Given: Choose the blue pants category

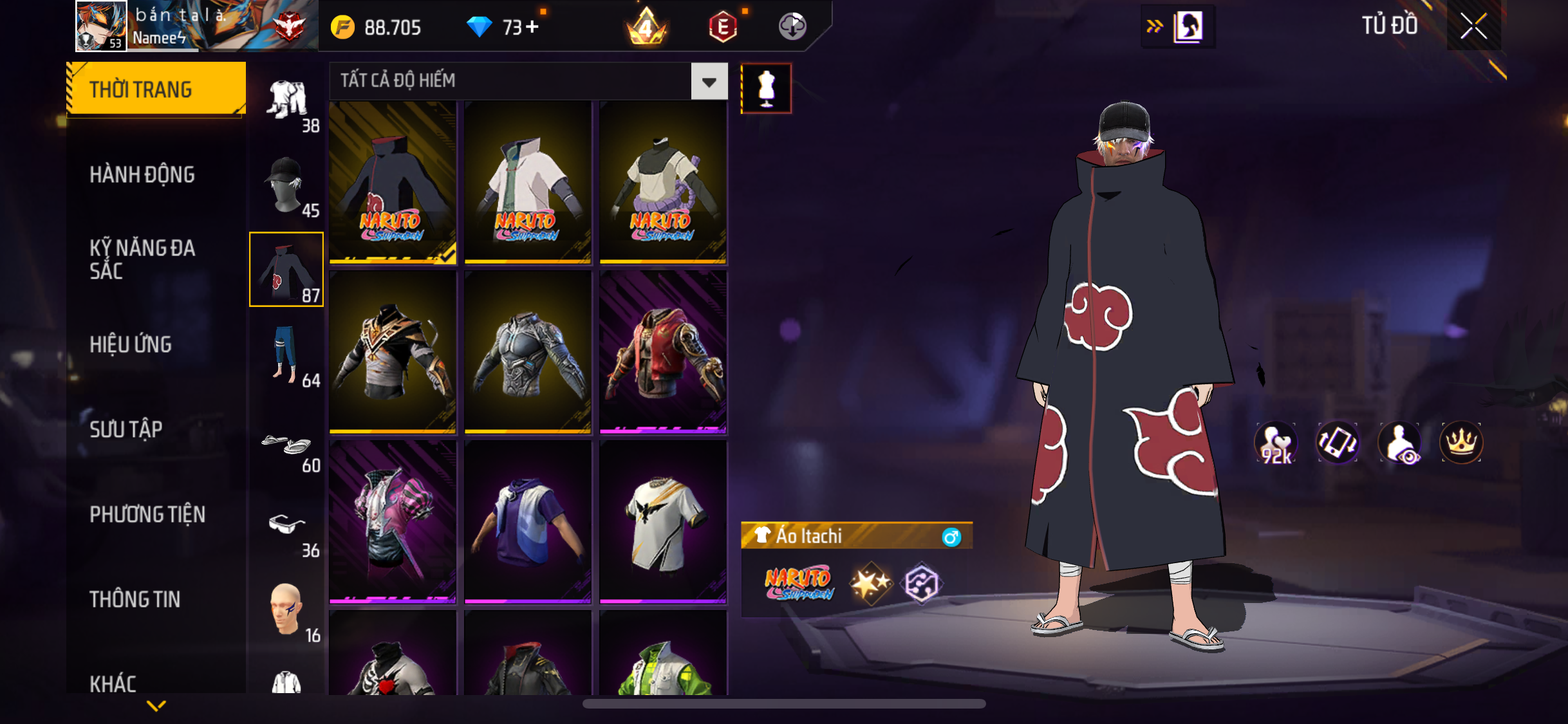Looking at the screenshot, I should pyautogui.click(x=286, y=355).
